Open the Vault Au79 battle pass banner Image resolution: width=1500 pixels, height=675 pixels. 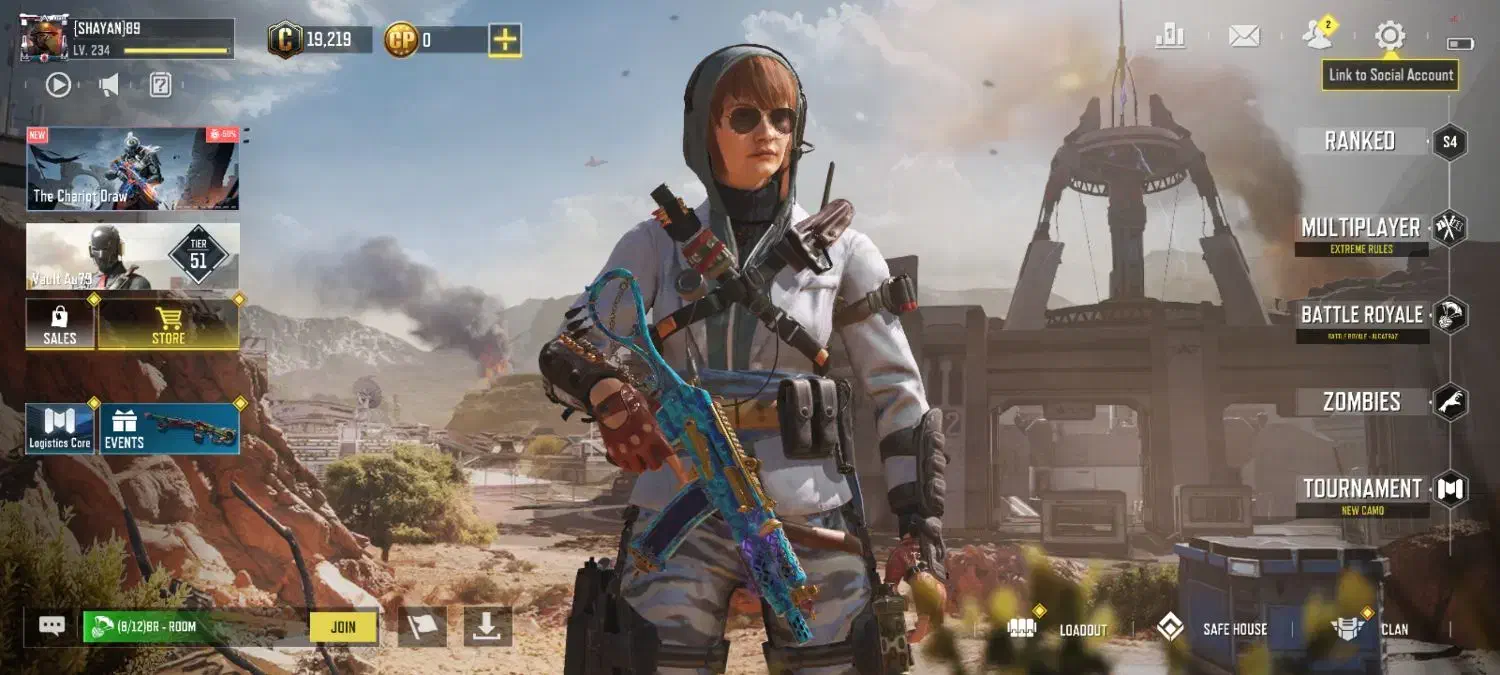[x=132, y=257]
